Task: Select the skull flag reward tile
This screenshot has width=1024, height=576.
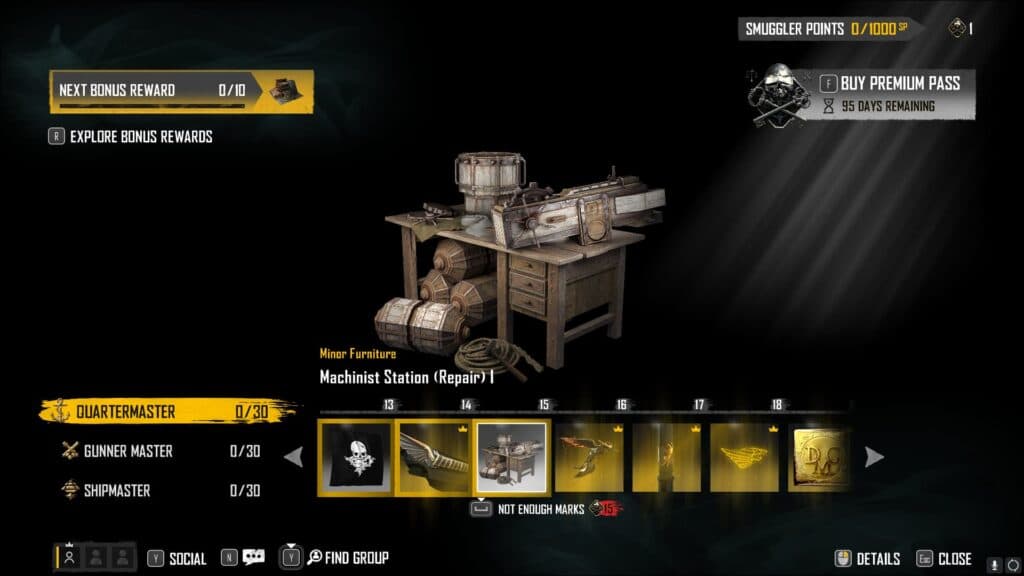Action: click(355, 457)
